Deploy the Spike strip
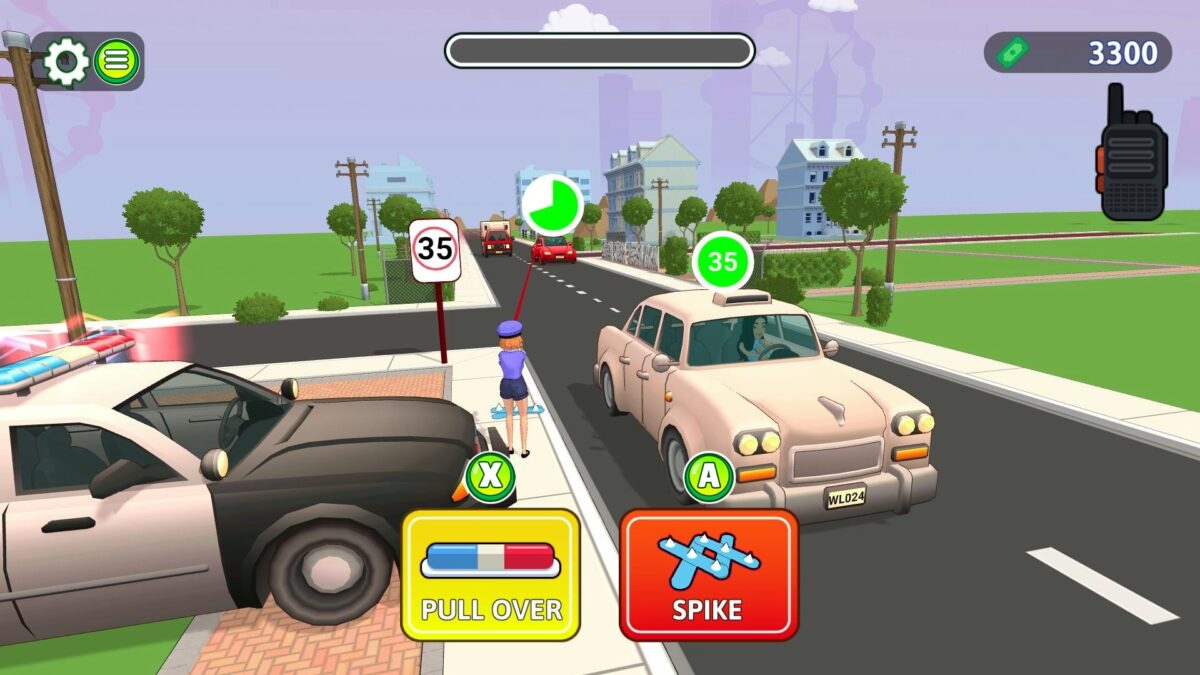The image size is (1200, 675). point(709,575)
